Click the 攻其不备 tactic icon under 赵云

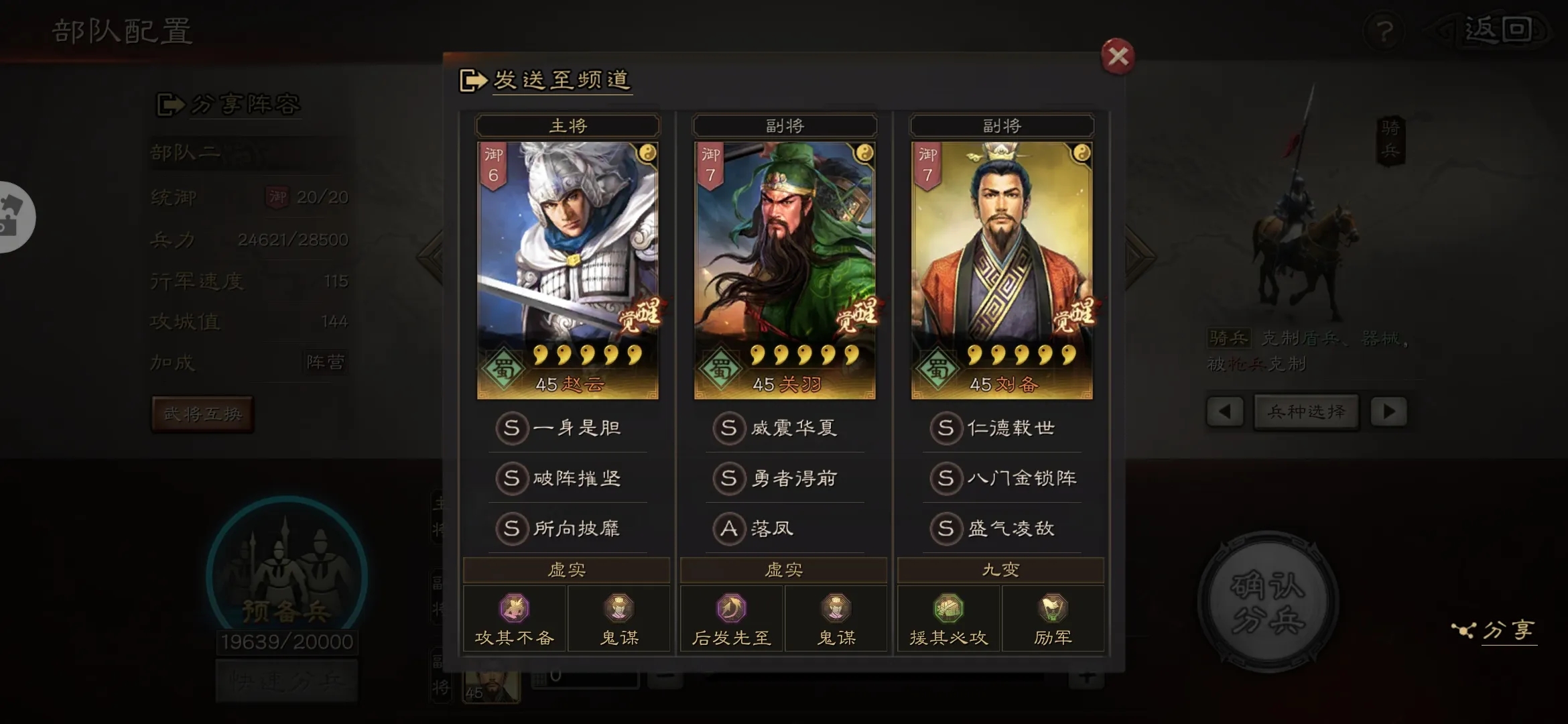coord(514,609)
